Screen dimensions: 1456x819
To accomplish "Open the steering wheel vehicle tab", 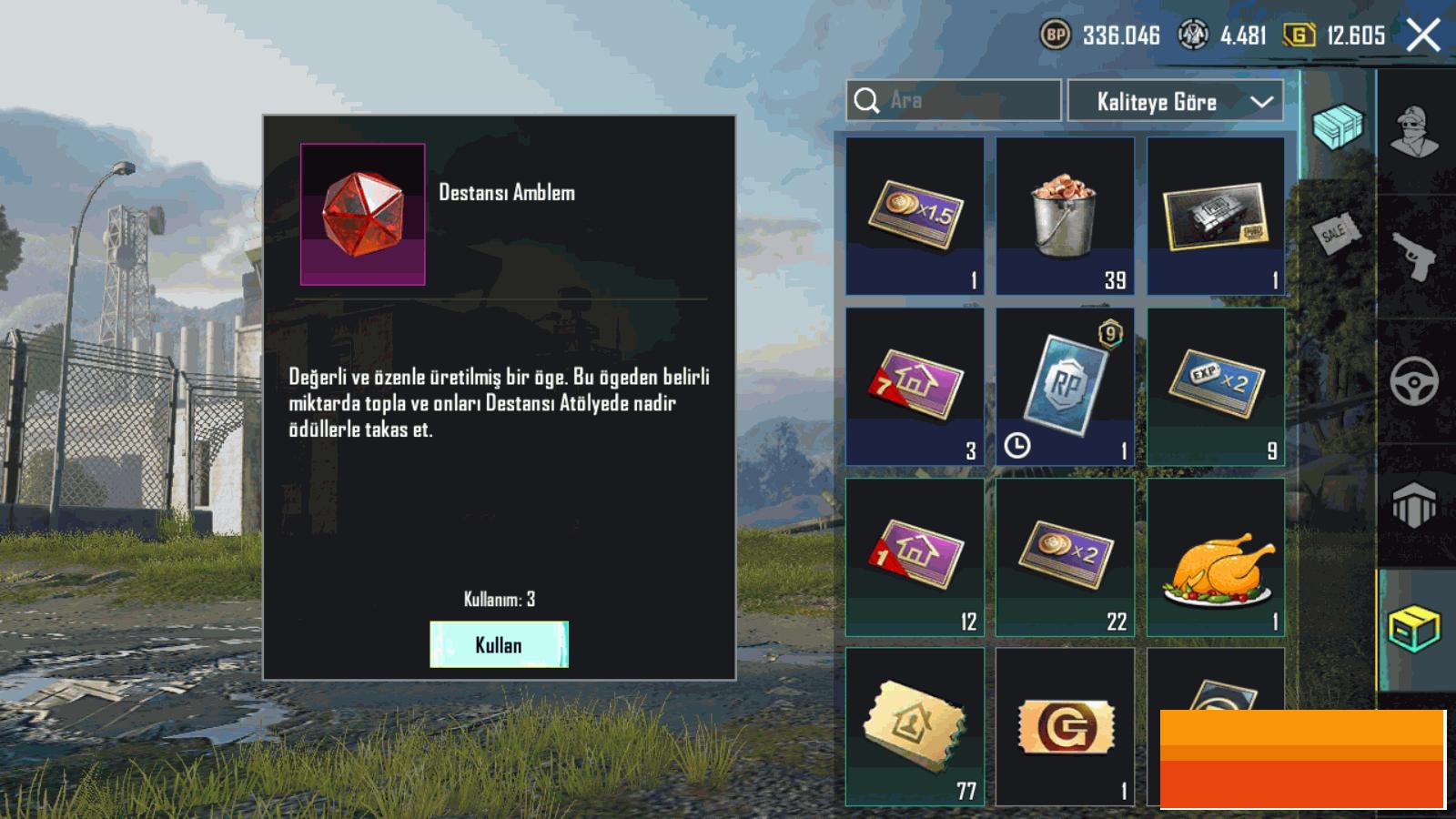I will click(1415, 380).
